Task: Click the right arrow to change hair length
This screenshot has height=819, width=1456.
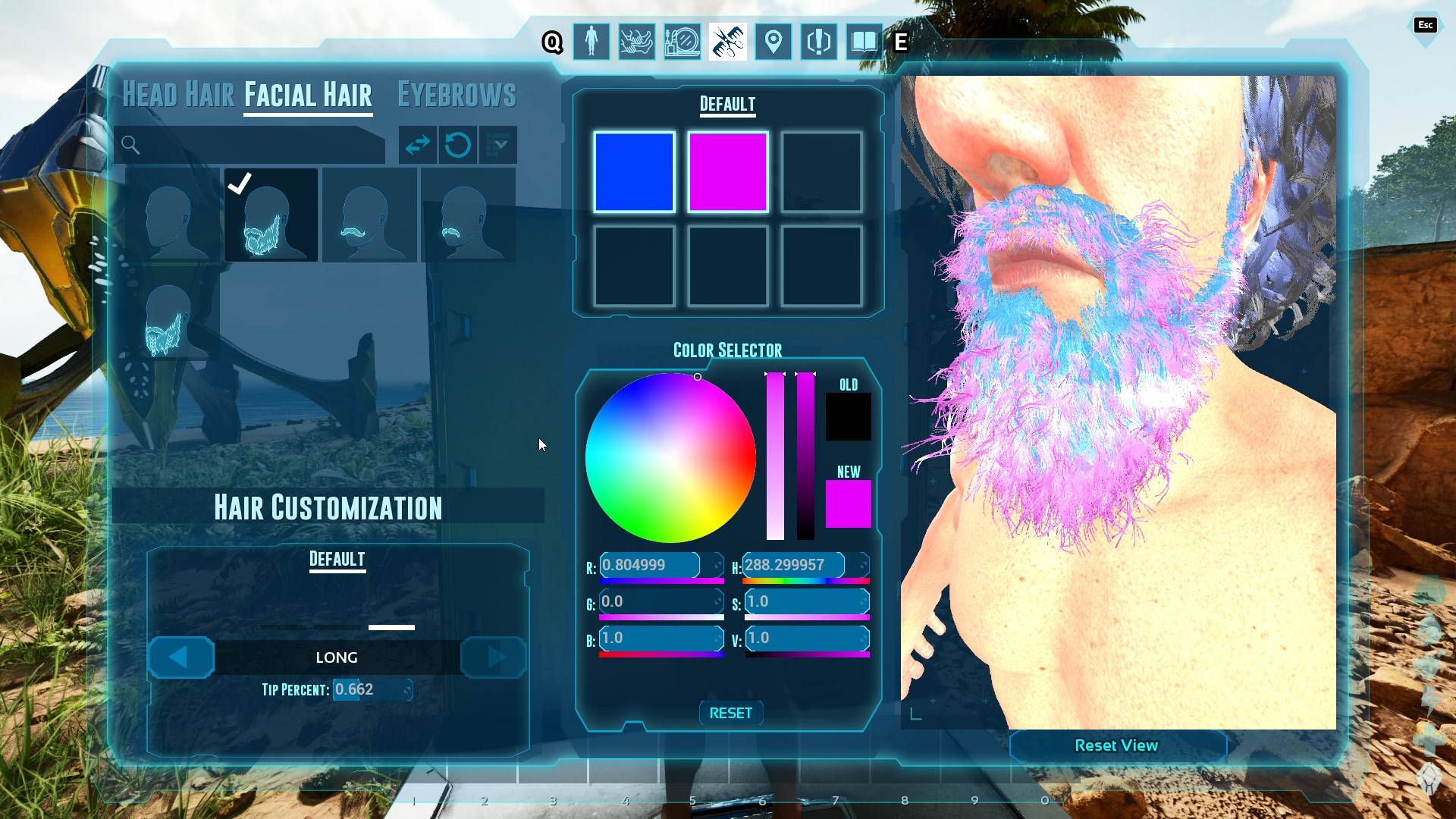Action: pos(493,657)
